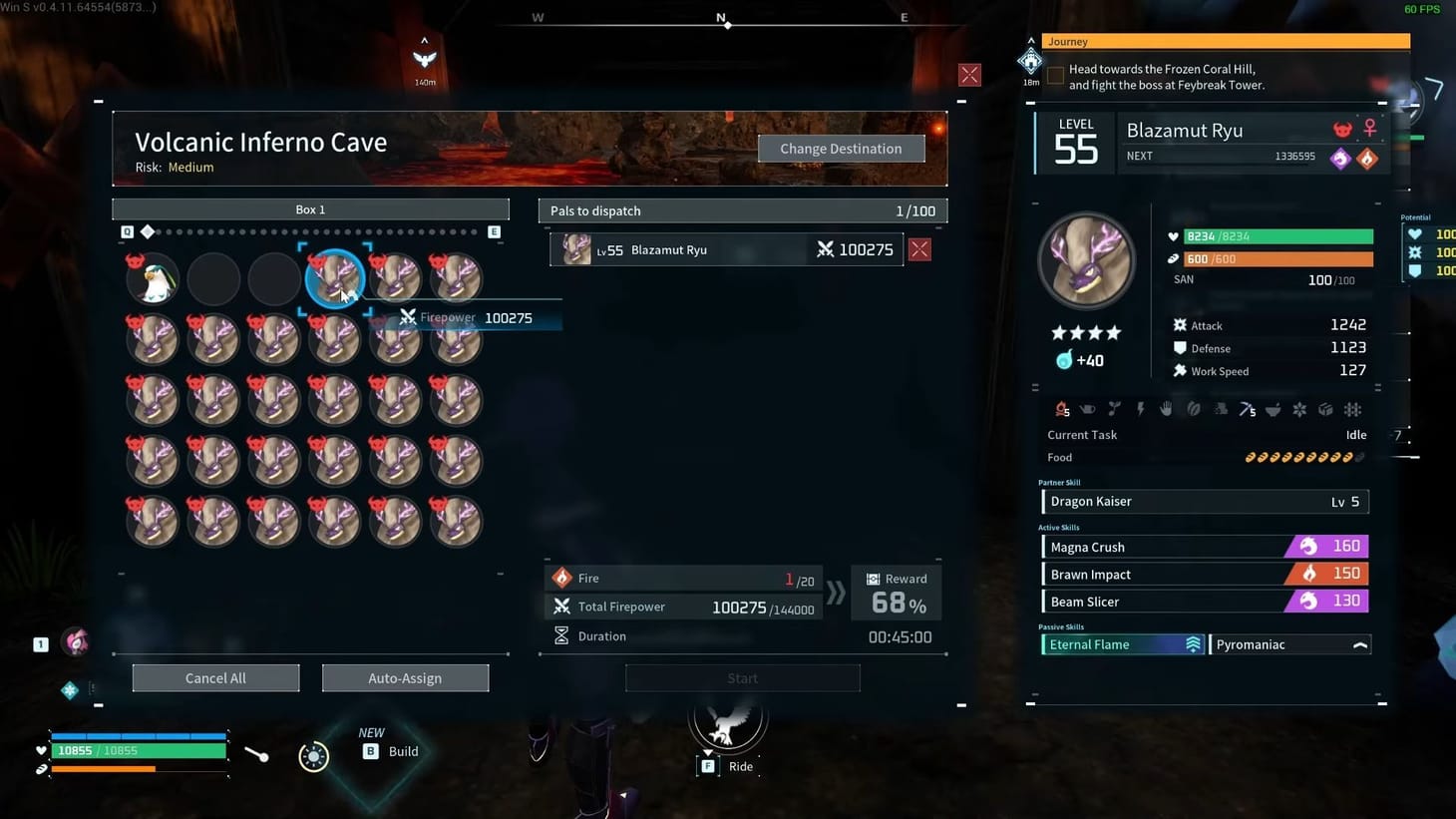Expand the Eternal Flame passive skill dropdown

point(1193,644)
